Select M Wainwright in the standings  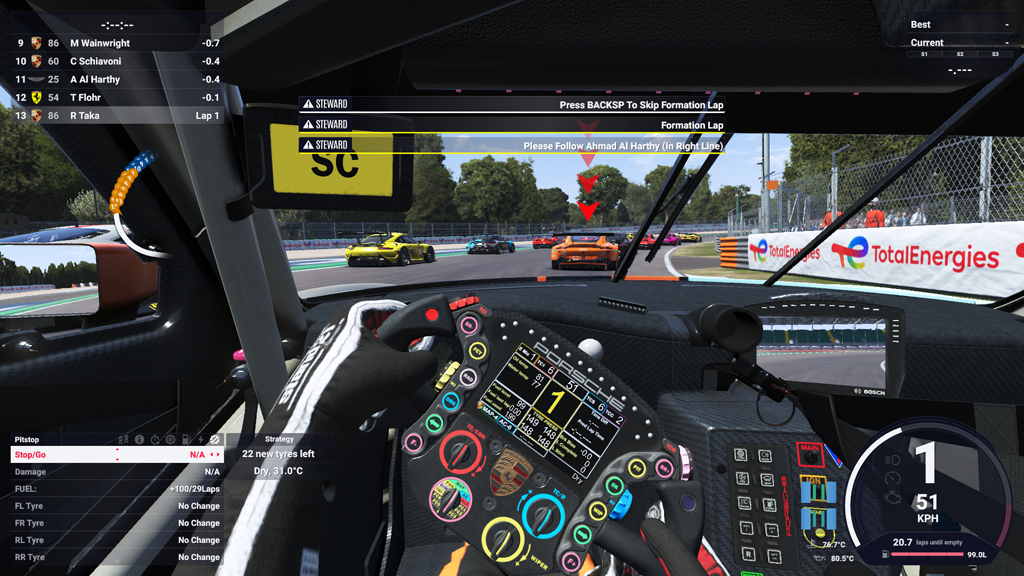pos(110,43)
